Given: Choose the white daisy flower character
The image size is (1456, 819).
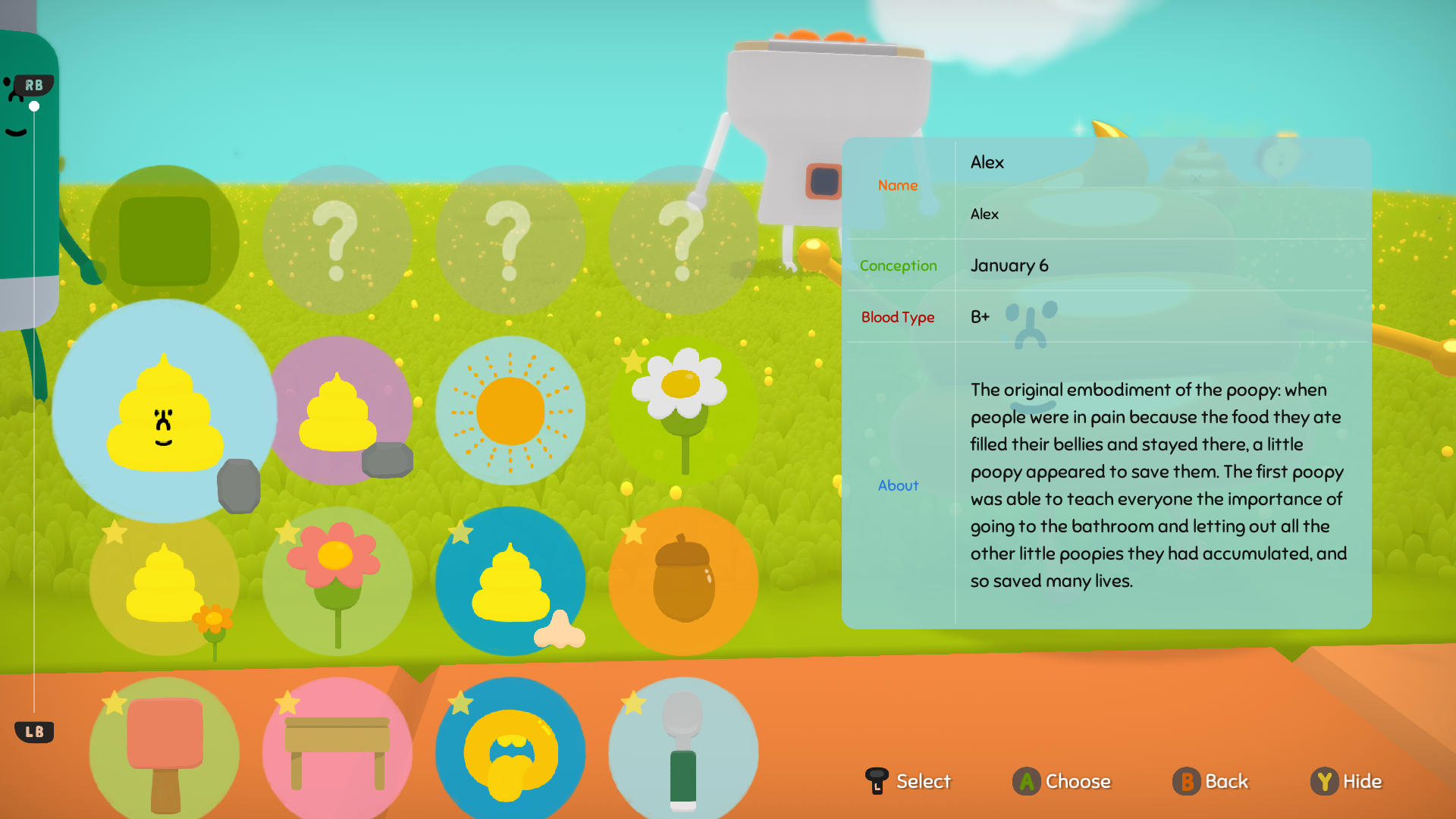Looking at the screenshot, I should tap(682, 411).
